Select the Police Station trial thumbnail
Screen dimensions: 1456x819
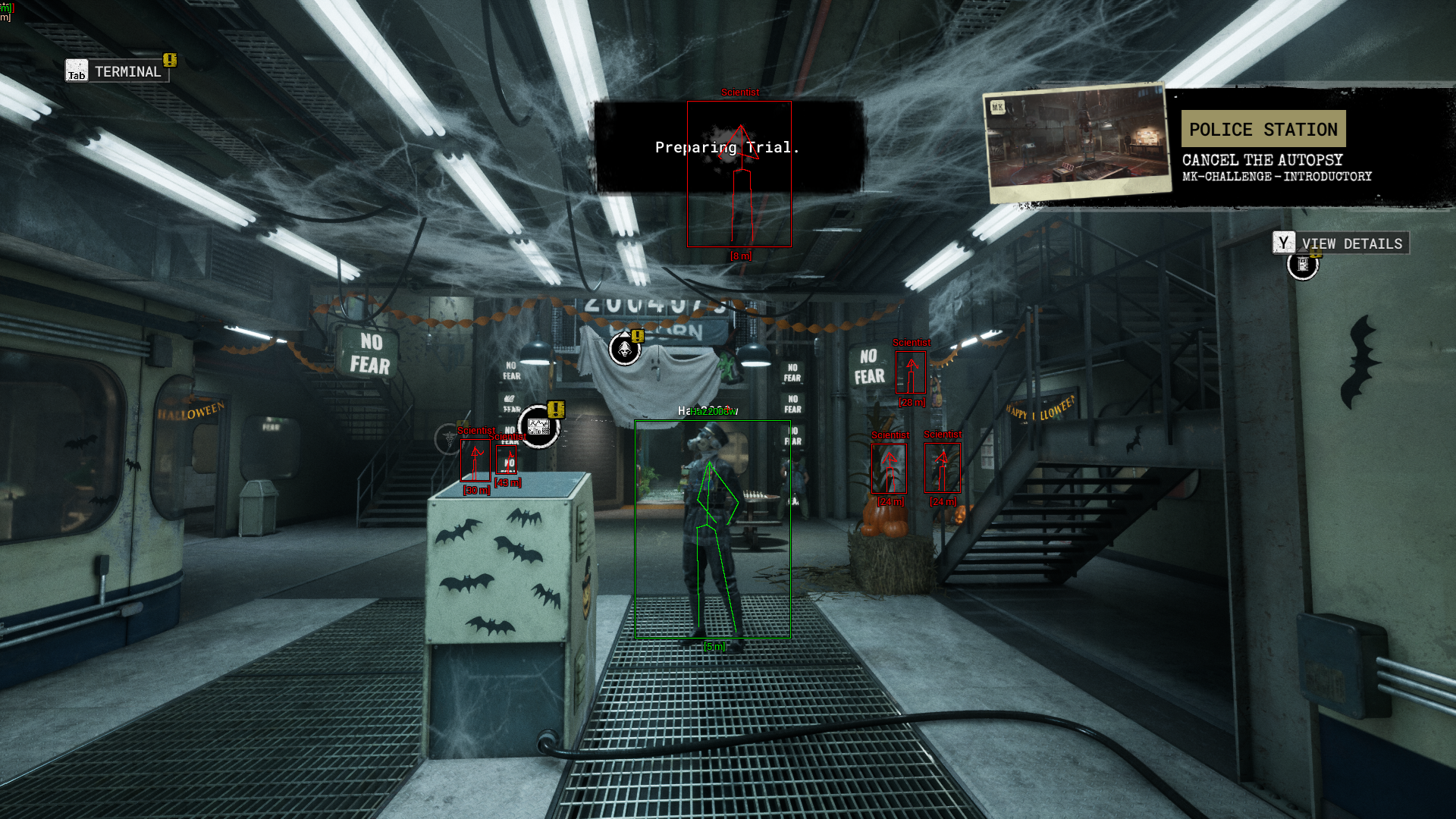(x=1077, y=143)
